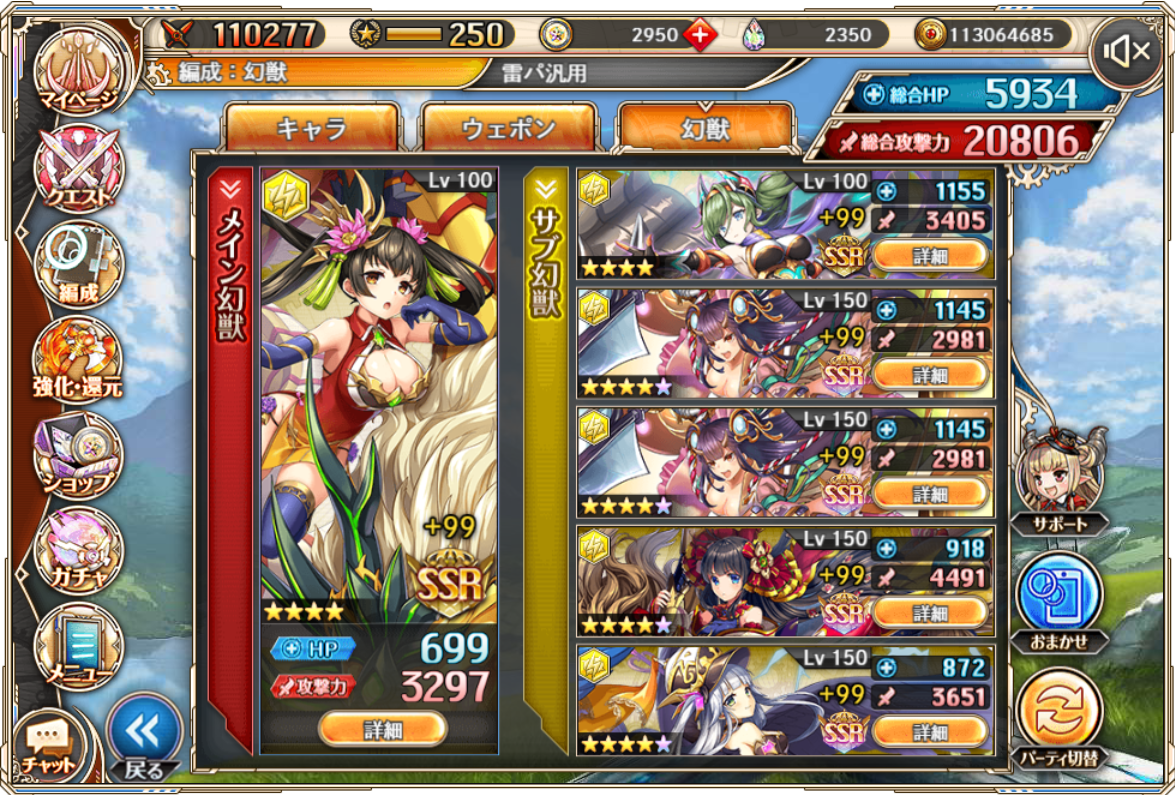
Task: Switch to the キャラ tab
Action: (311, 128)
